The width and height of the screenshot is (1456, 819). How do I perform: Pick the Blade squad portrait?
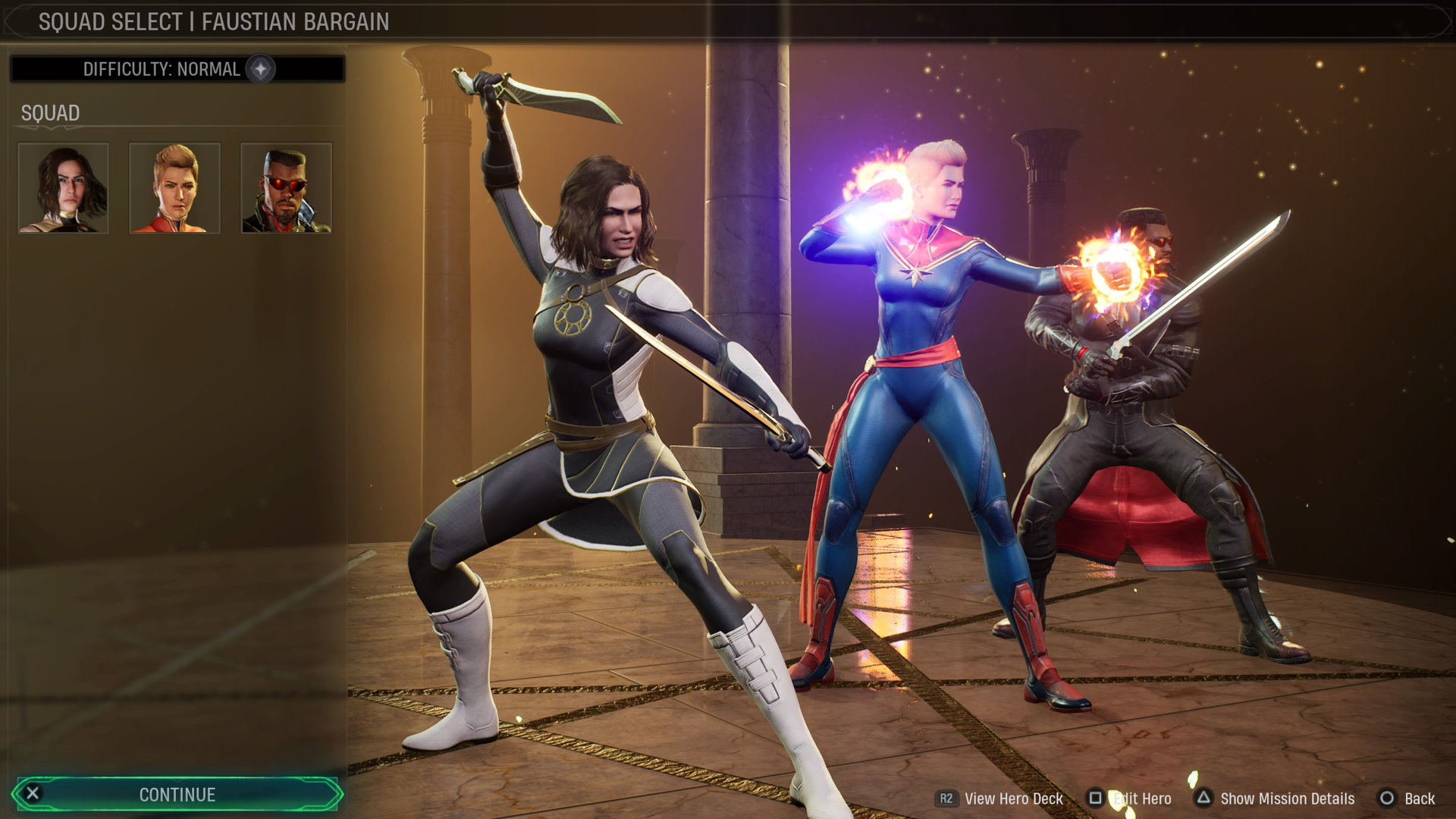286,188
